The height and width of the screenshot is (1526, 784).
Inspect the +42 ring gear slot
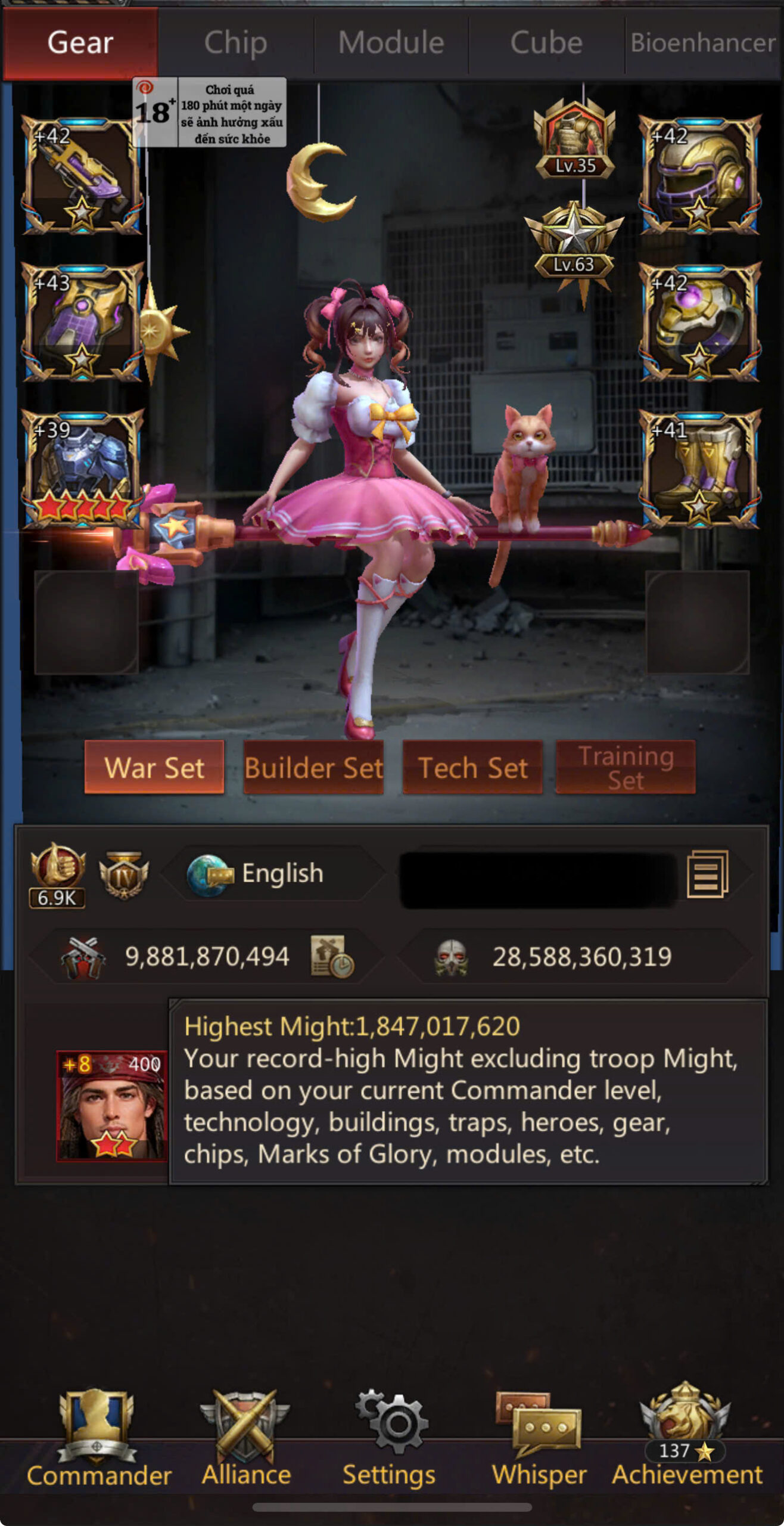(699, 322)
